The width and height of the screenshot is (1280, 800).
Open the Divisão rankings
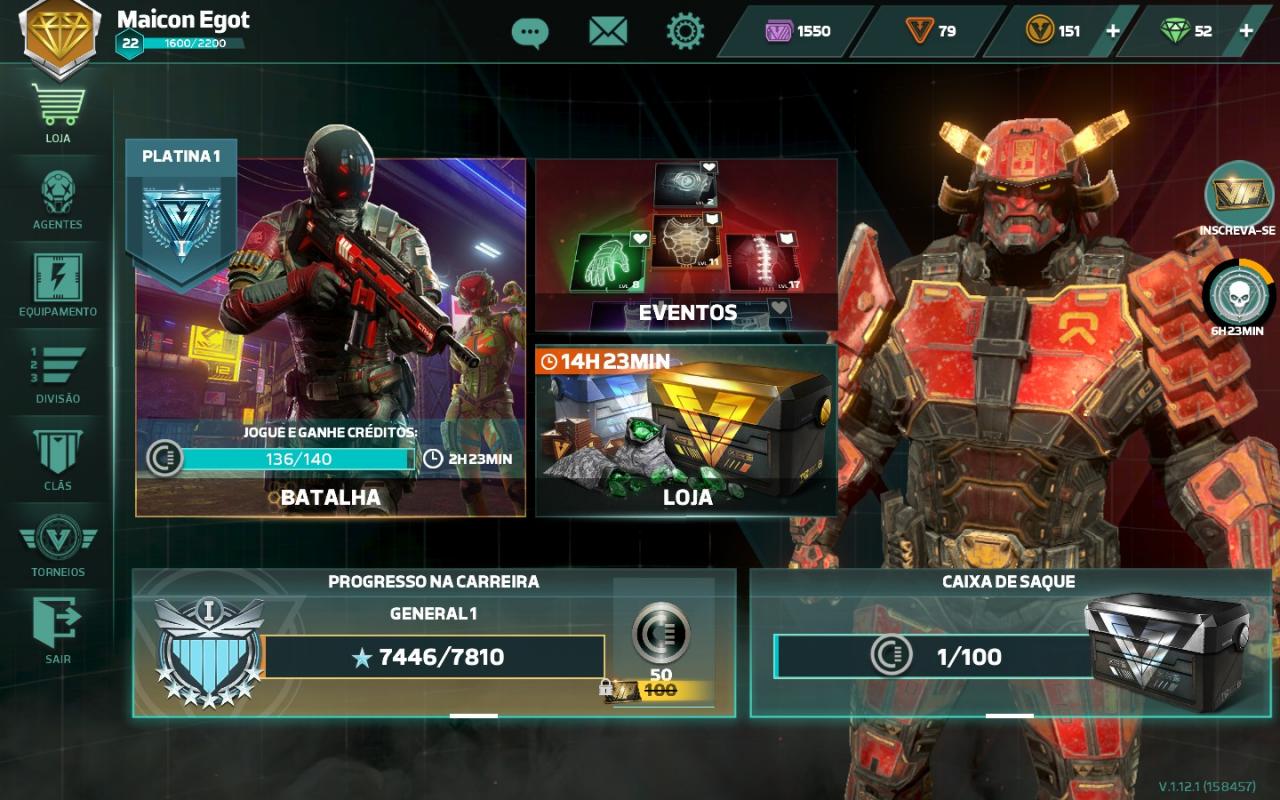tap(58, 372)
